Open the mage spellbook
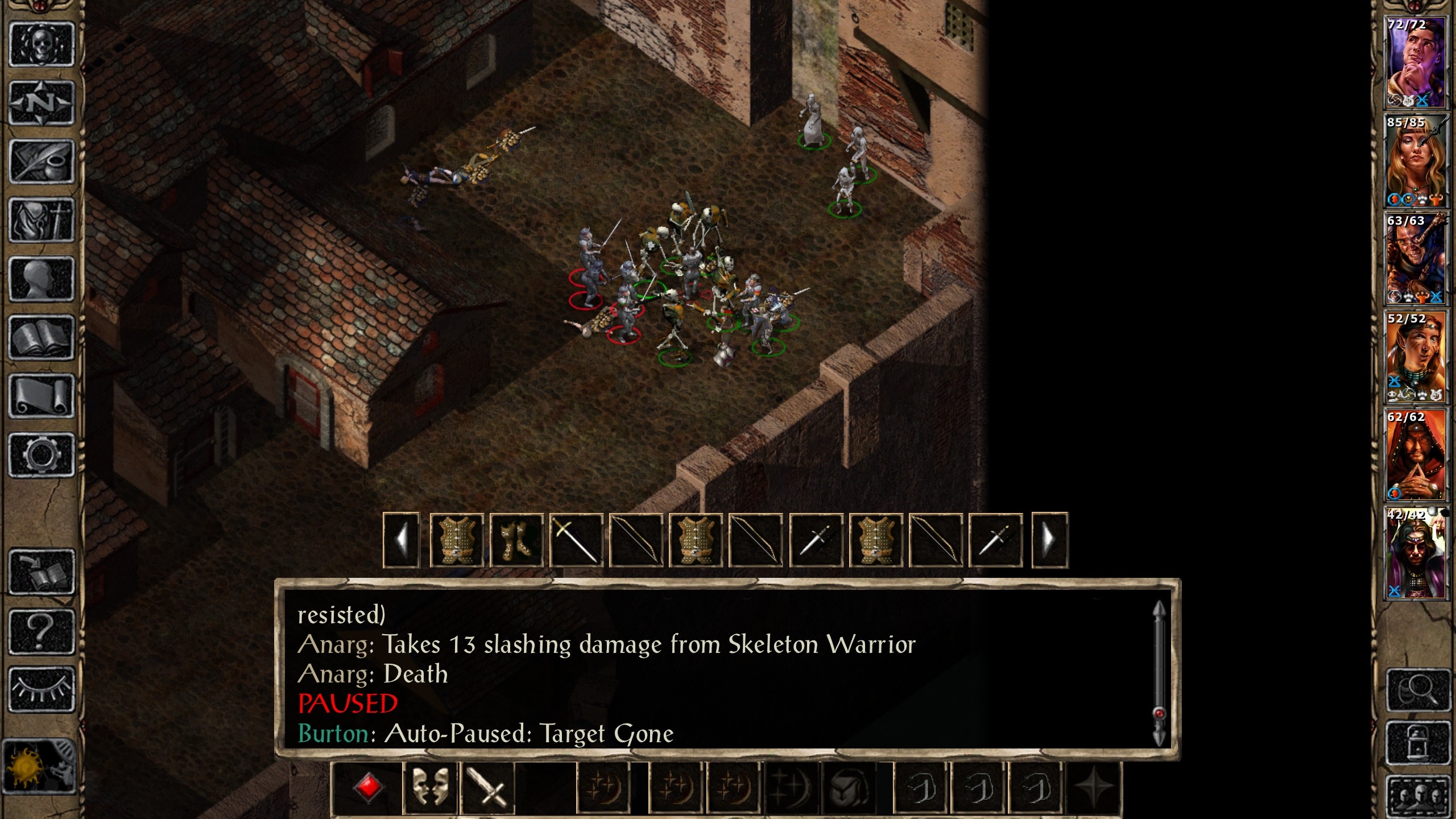The height and width of the screenshot is (819, 1456). click(42, 338)
